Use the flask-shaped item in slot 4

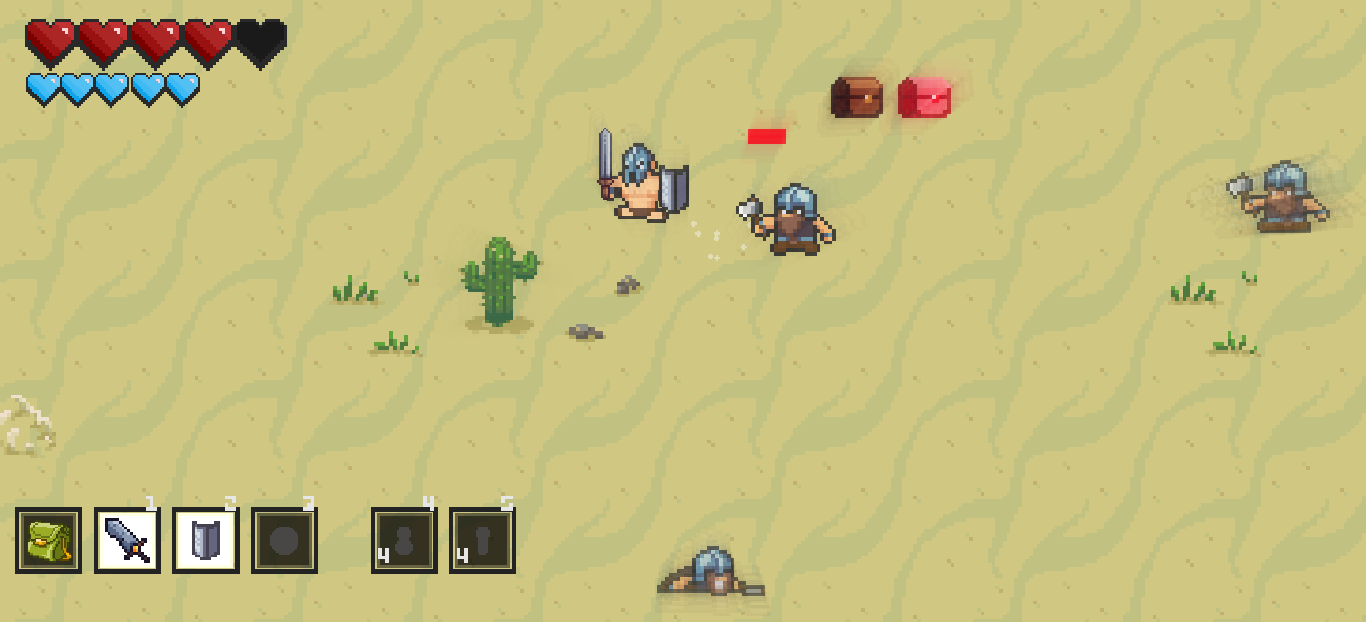pyautogui.click(x=404, y=540)
